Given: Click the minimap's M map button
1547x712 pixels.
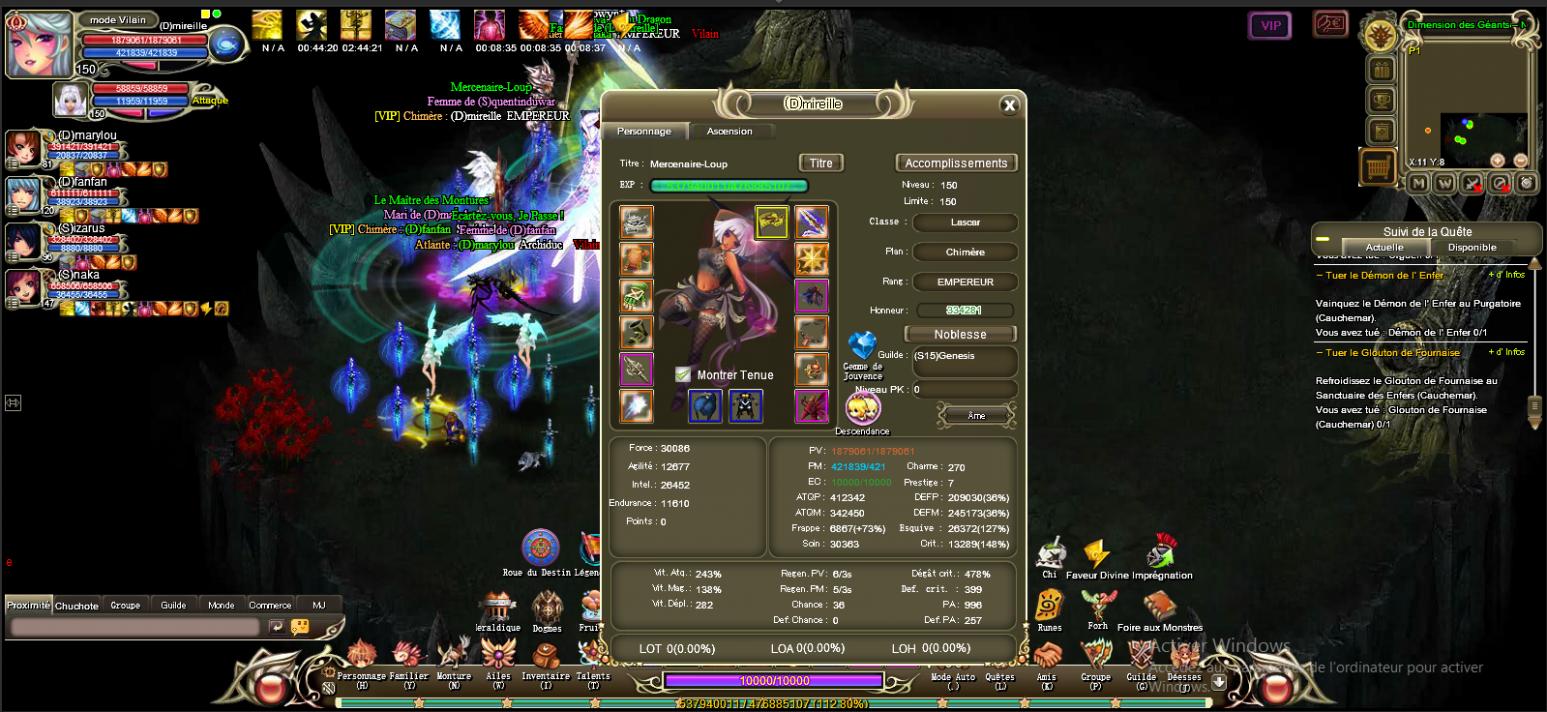Looking at the screenshot, I should [1418, 183].
